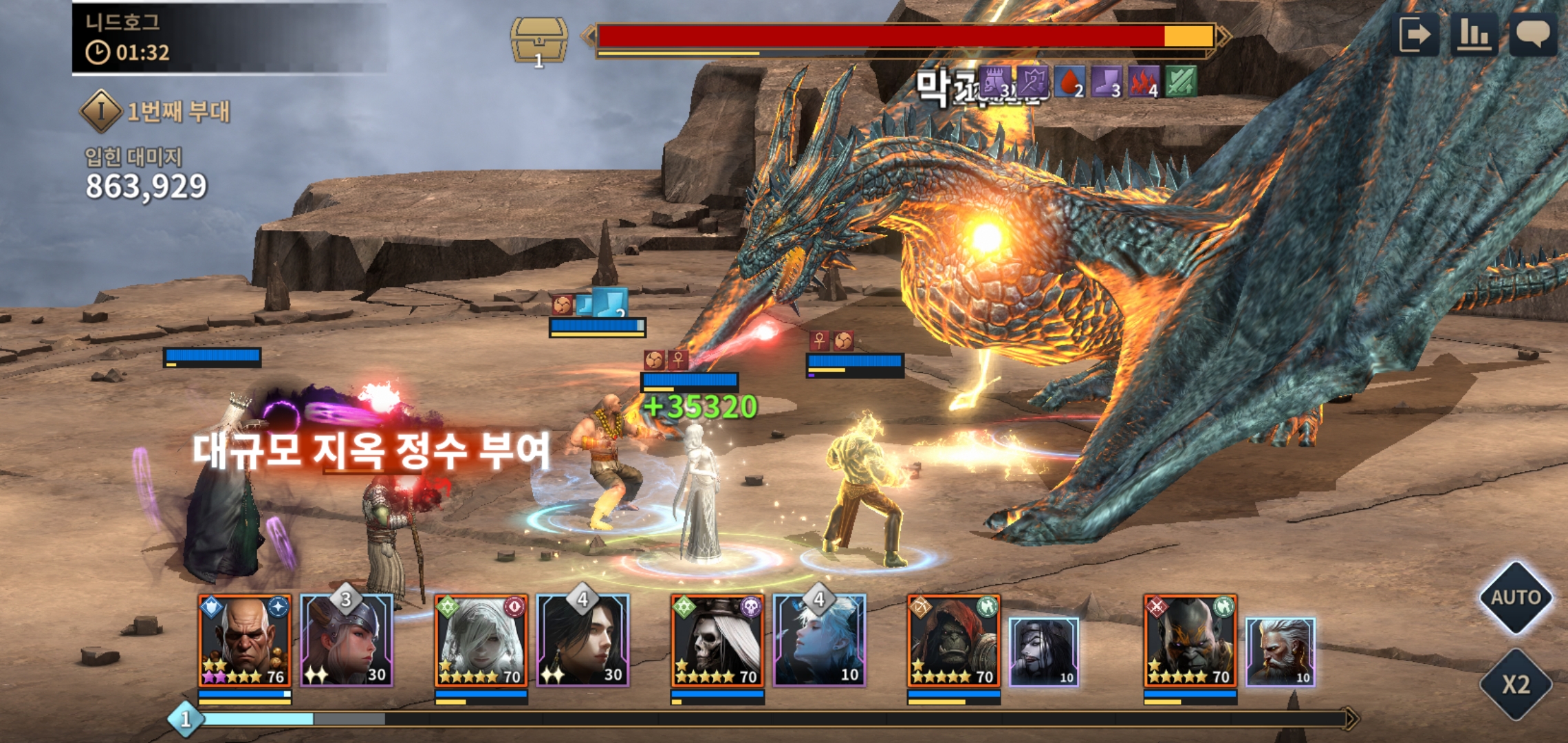The width and height of the screenshot is (1568, 743).
Task: Toggle AUTO battle mode
Action: click(1515, 597)
